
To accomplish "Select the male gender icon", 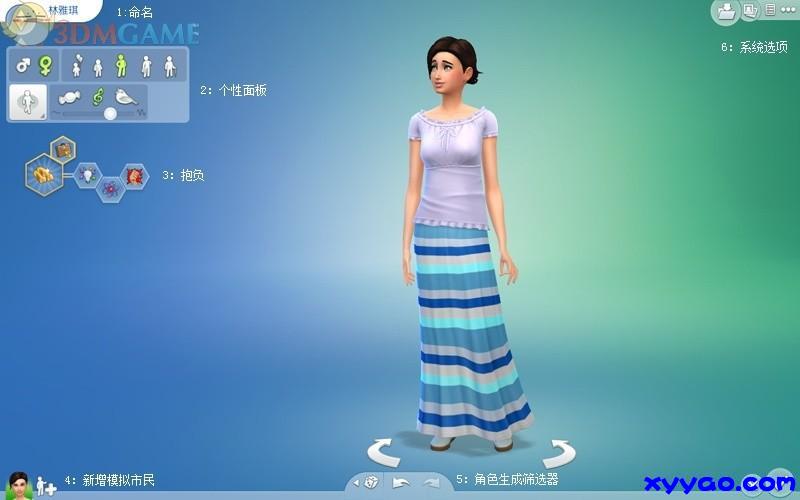I will click(22, 66).
